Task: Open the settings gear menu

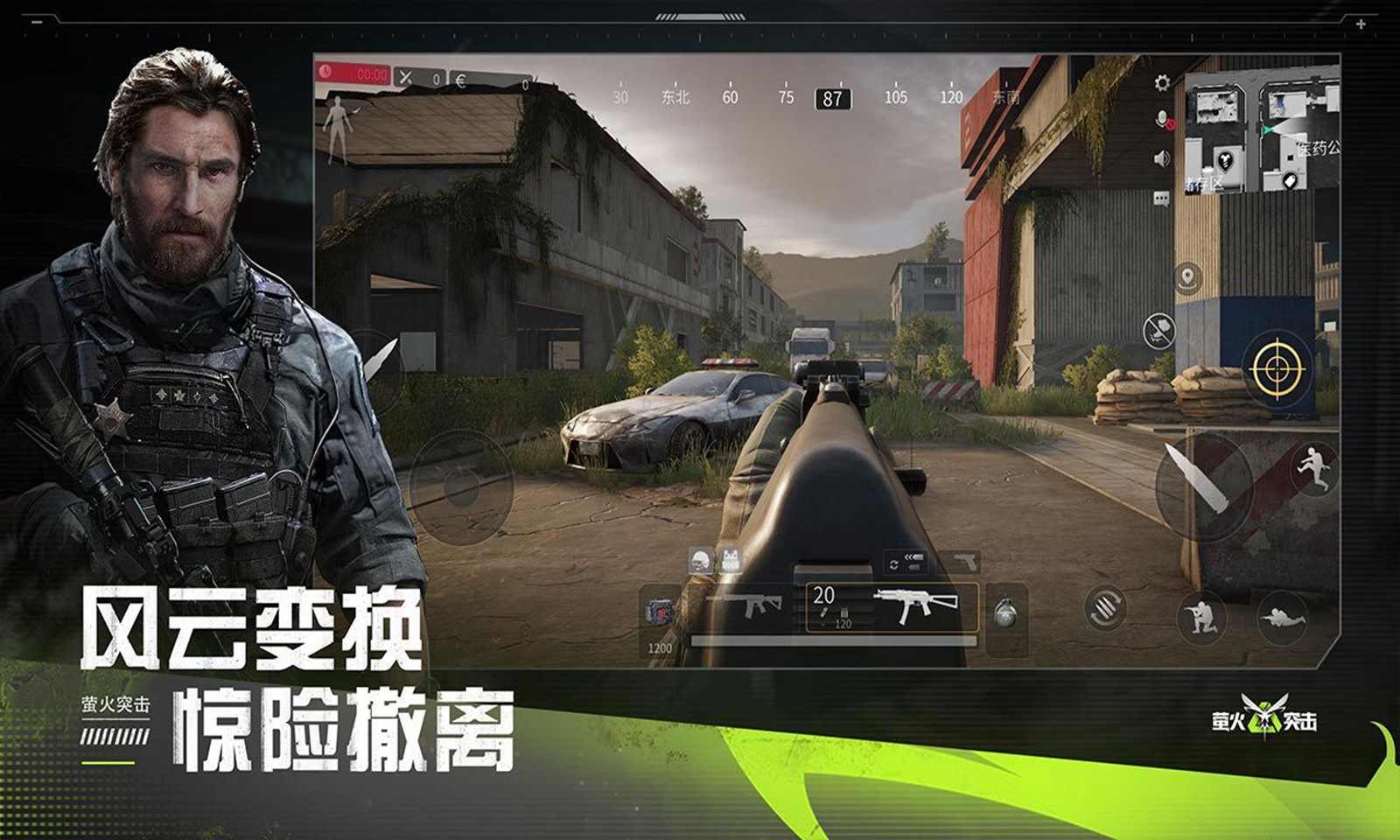Action: [x=1160, y=84]
